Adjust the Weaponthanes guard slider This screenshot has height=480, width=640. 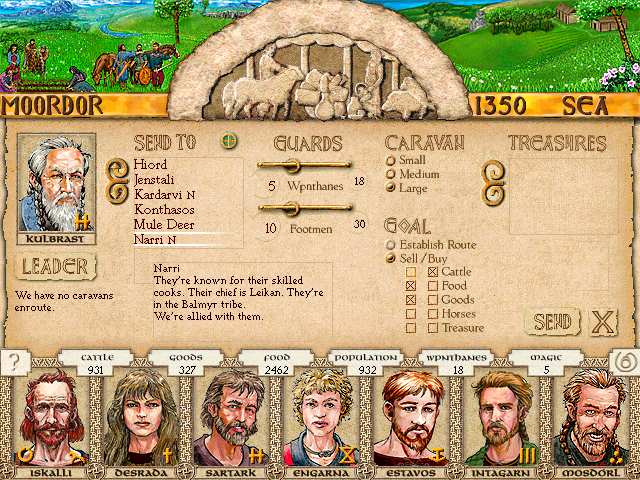point(293,165)
